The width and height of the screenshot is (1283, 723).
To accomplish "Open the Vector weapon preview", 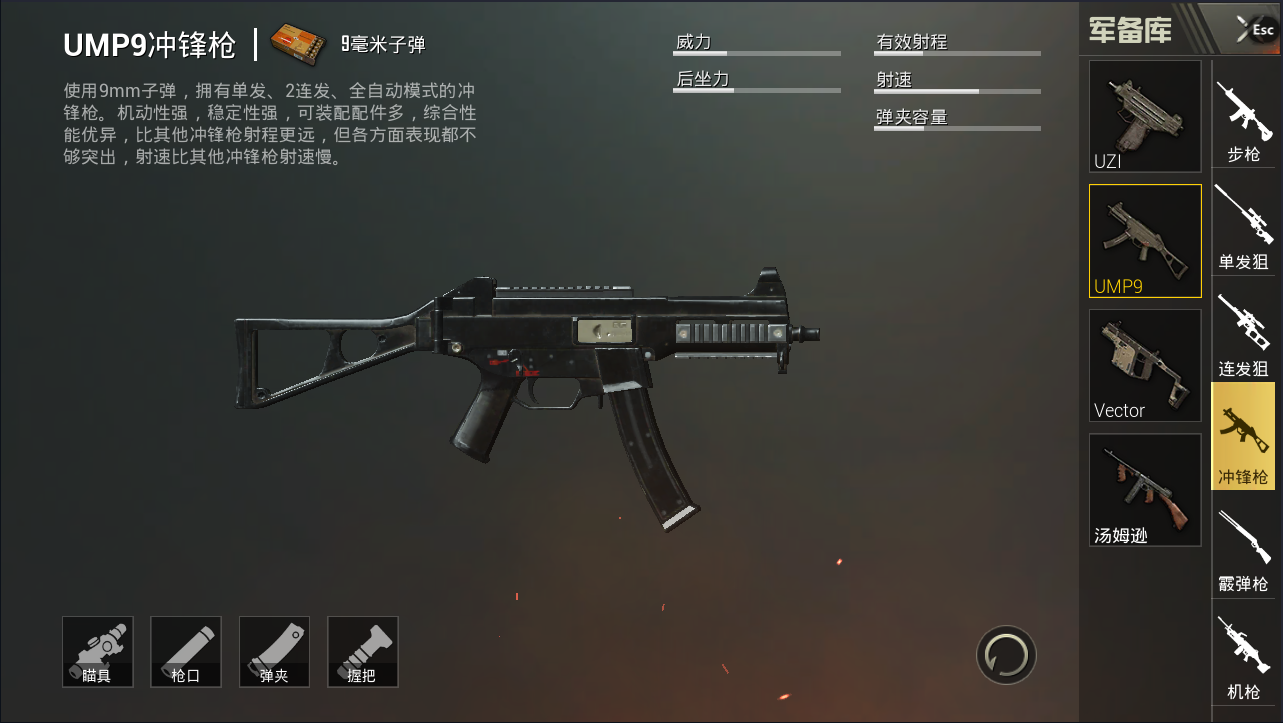I will click(x=1144, y=365).
